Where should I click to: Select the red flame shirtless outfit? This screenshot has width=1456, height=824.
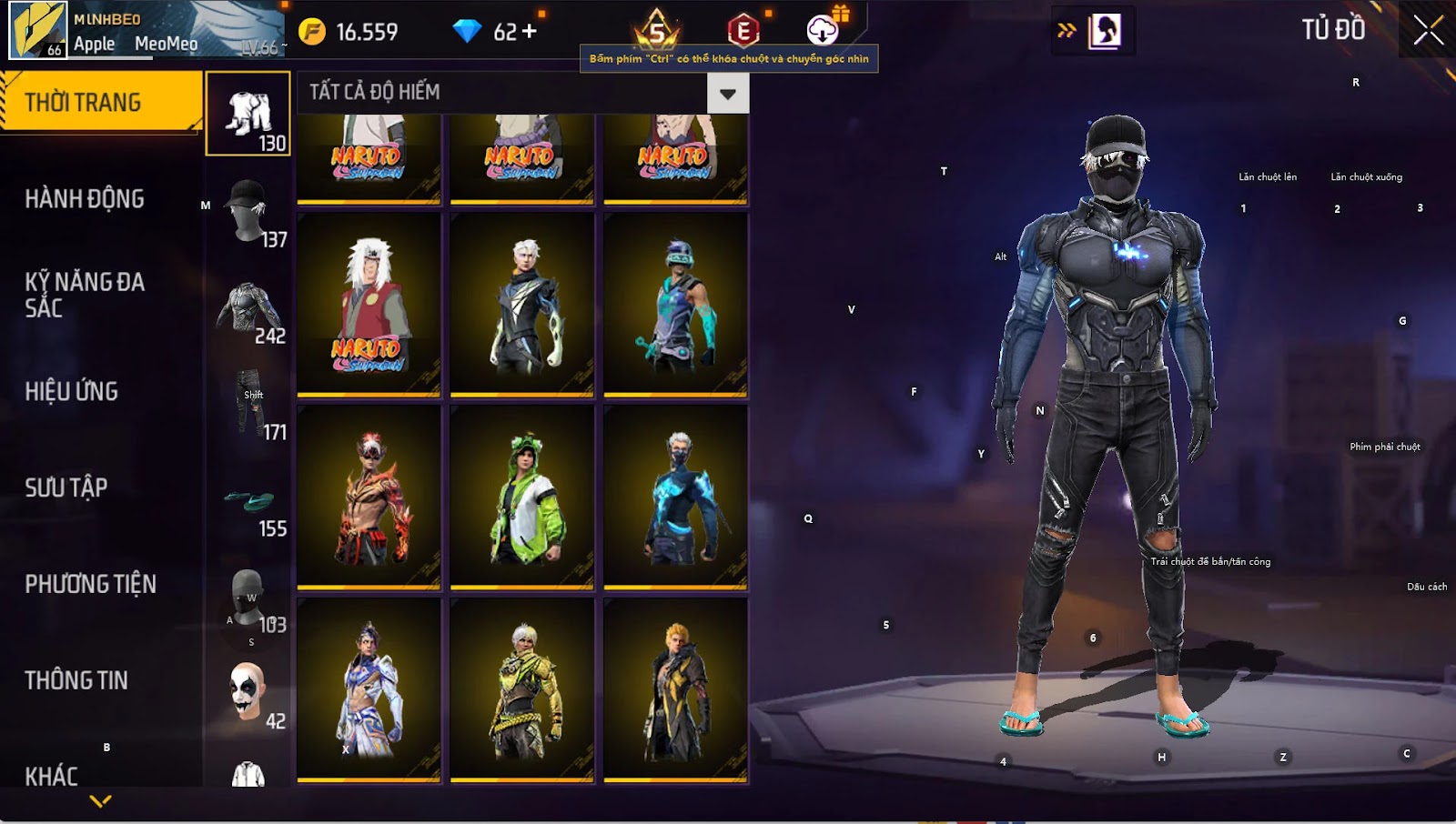(369, 497)
